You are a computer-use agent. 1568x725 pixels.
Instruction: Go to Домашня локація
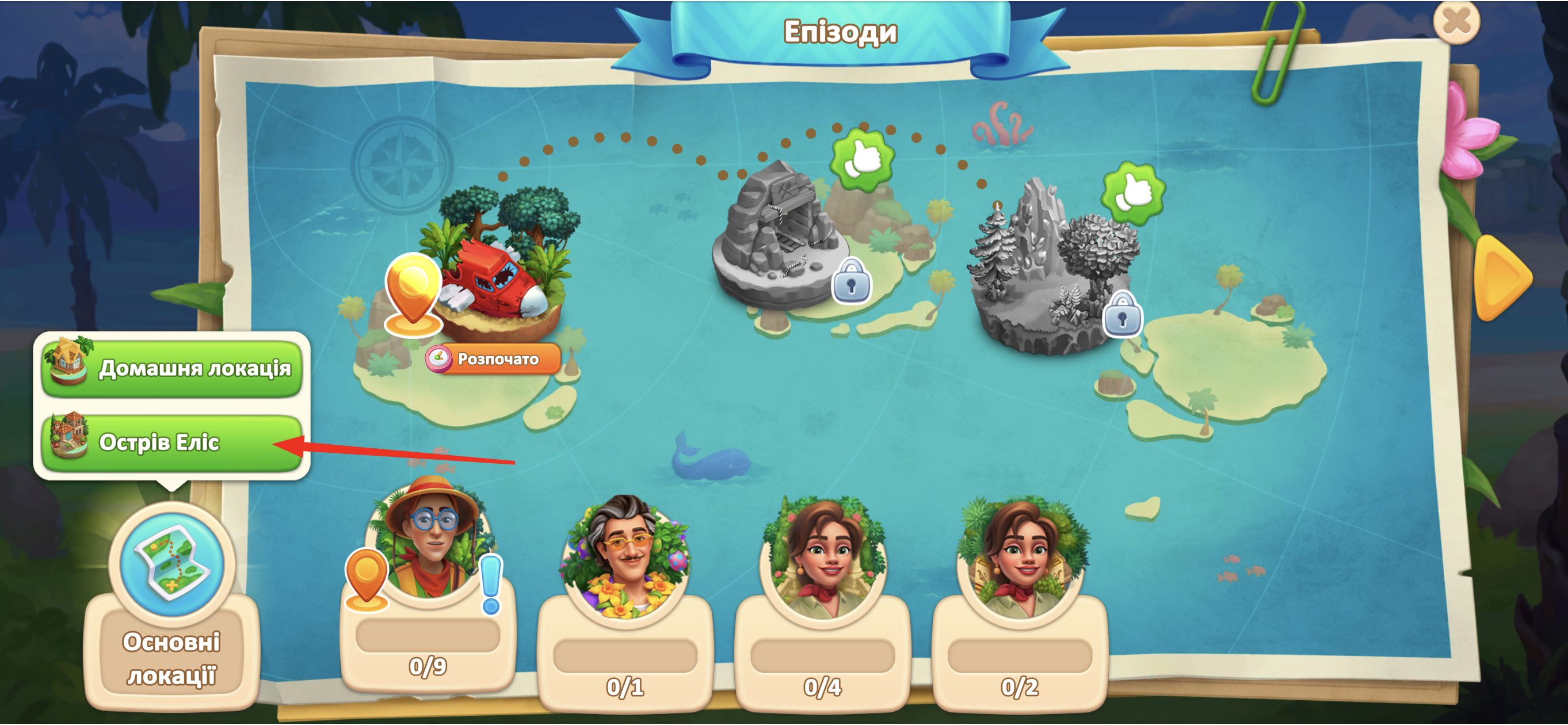(172, 368)
